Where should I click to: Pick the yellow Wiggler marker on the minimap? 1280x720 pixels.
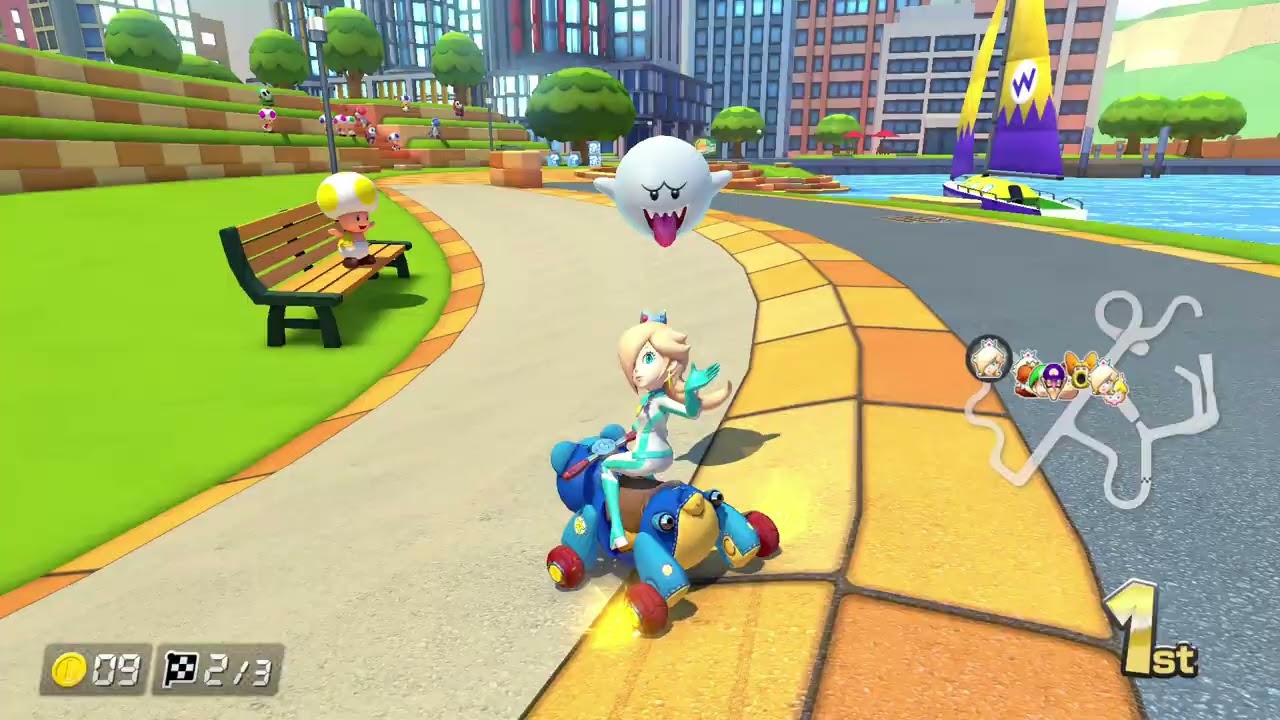1080,372
